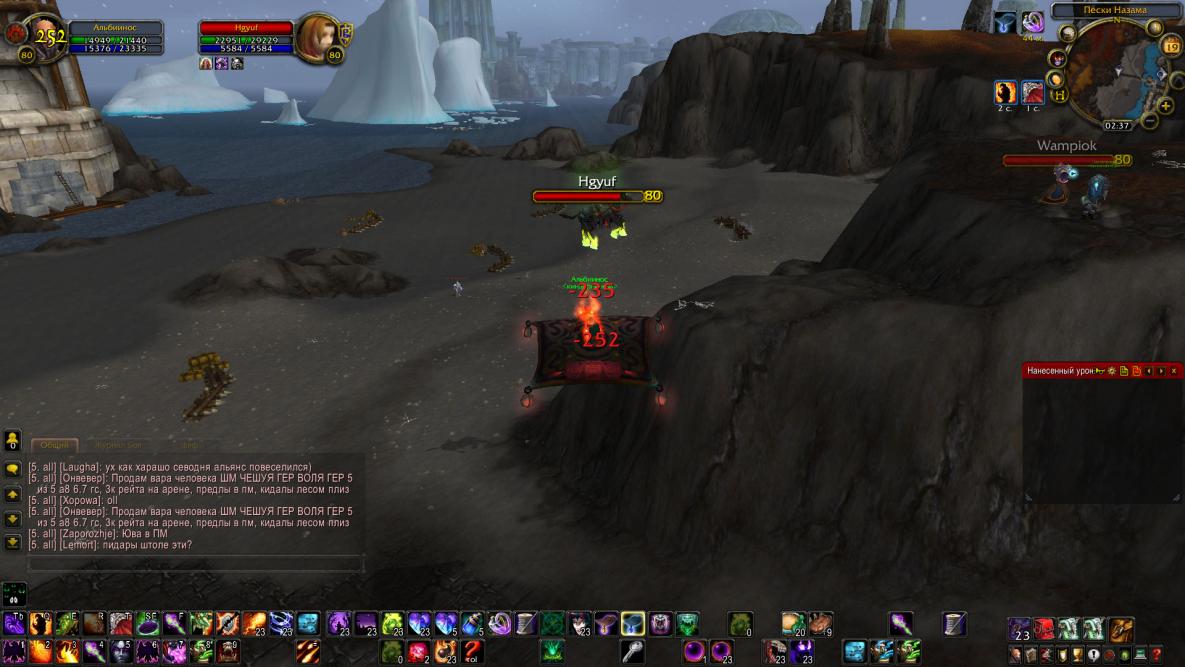This screenshot has width=1185, height=667.
Task: Open the red backpack bag slot
Action: (1043, 629)
